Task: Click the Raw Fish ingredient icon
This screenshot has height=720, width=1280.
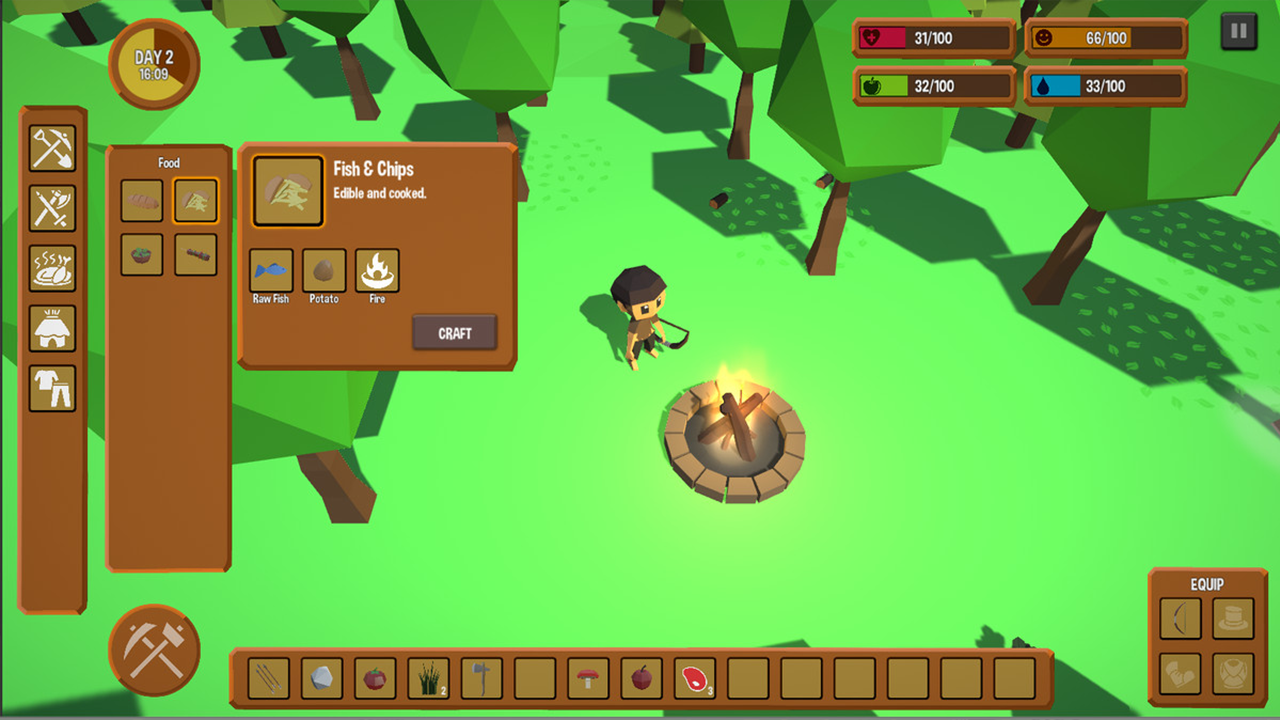Action: click(269, 268)
